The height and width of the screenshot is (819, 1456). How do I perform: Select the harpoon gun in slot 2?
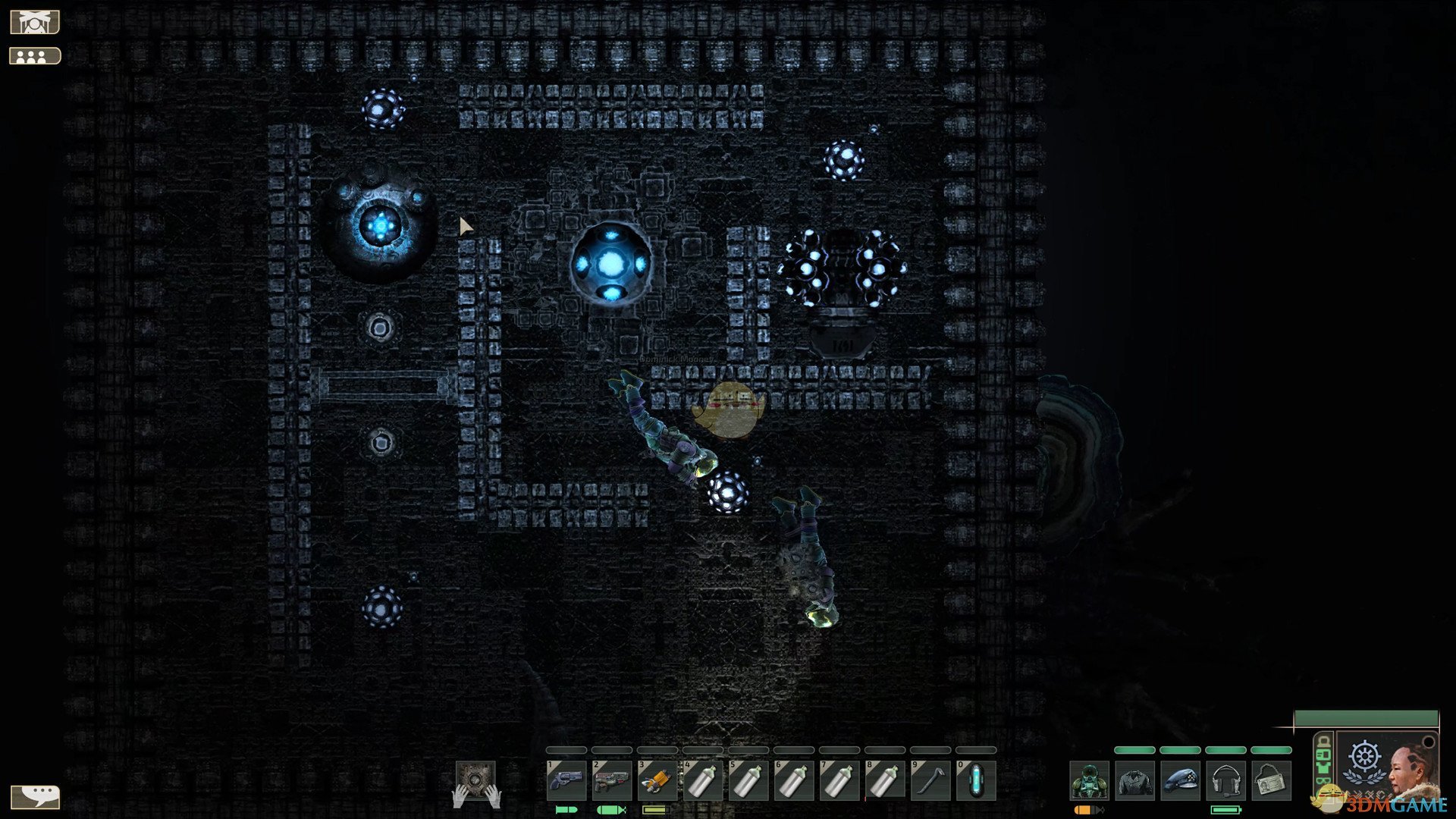coord(611,781)
